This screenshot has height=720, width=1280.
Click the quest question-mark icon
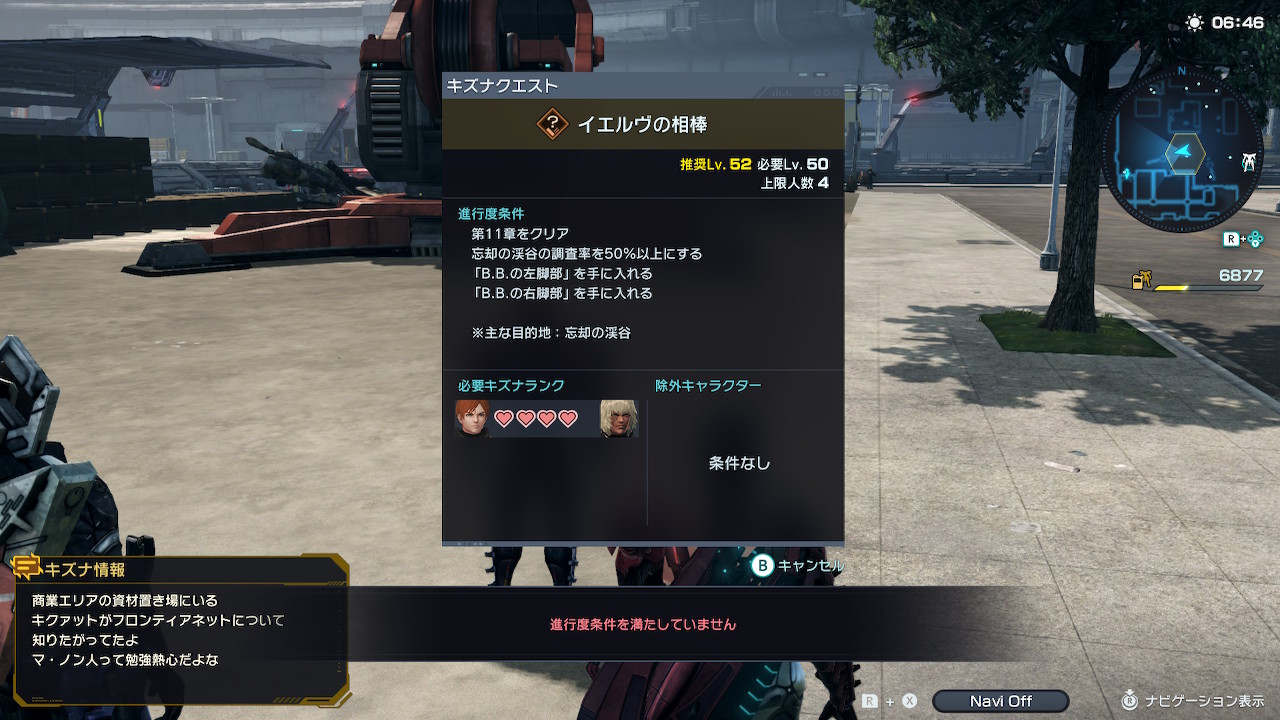point(552,125)
